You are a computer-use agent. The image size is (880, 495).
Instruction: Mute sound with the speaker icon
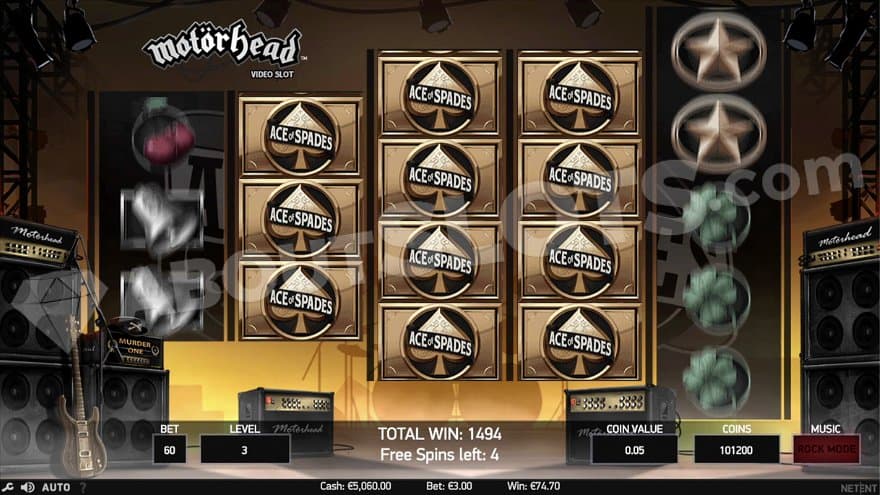pos(28,487)
